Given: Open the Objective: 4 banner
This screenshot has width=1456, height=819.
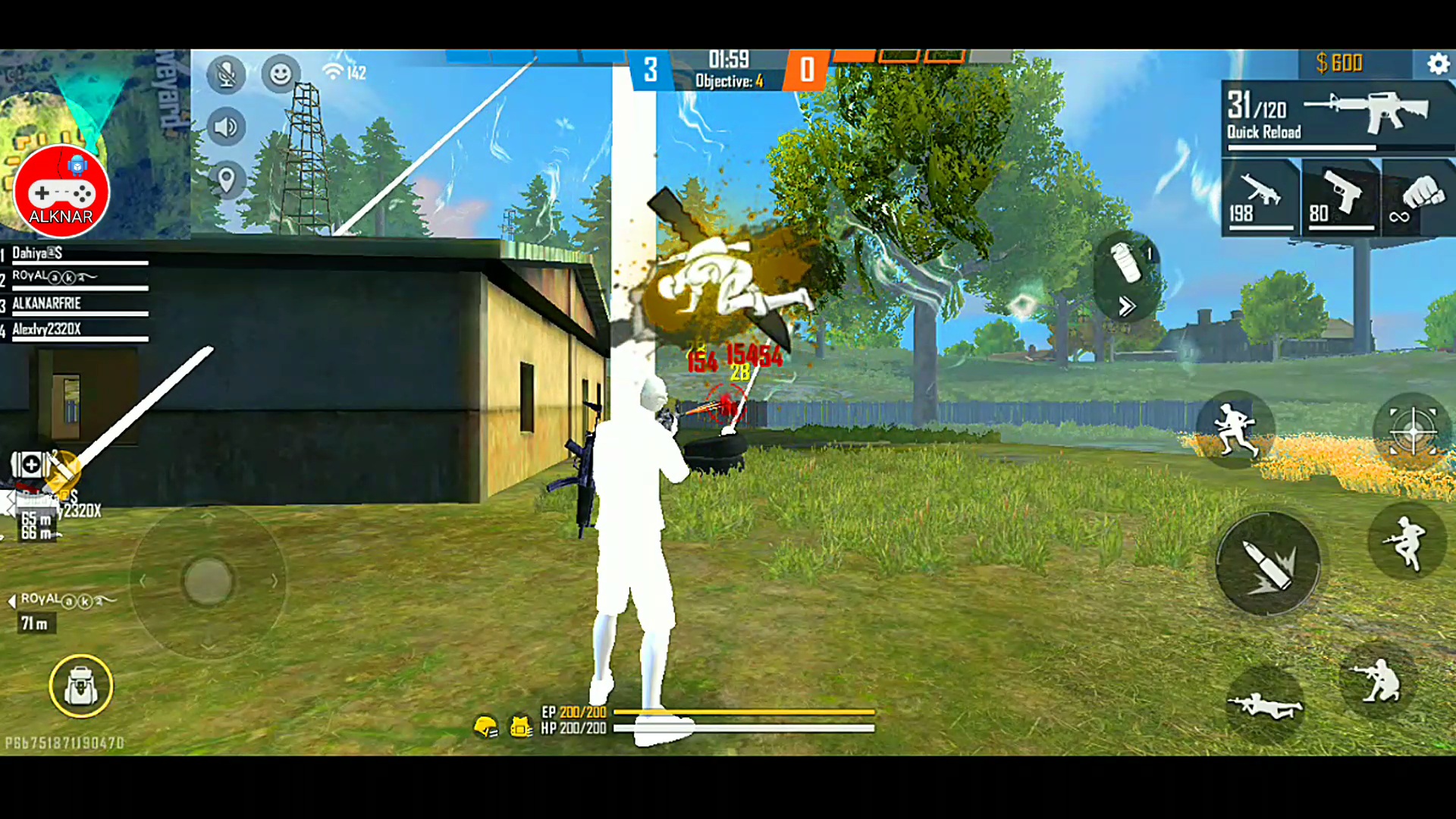Looking at the screenshot, I should coord(728,80).
